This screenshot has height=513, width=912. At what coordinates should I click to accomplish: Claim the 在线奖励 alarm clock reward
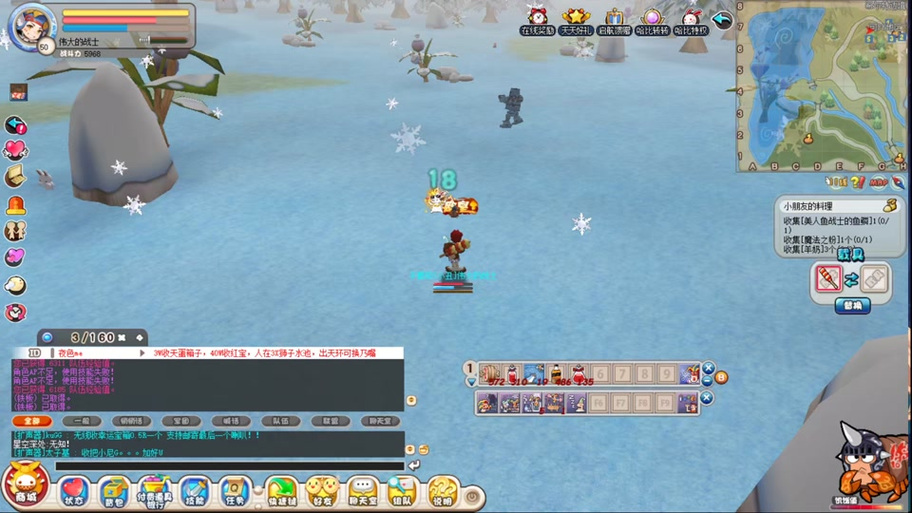point(538,19)
